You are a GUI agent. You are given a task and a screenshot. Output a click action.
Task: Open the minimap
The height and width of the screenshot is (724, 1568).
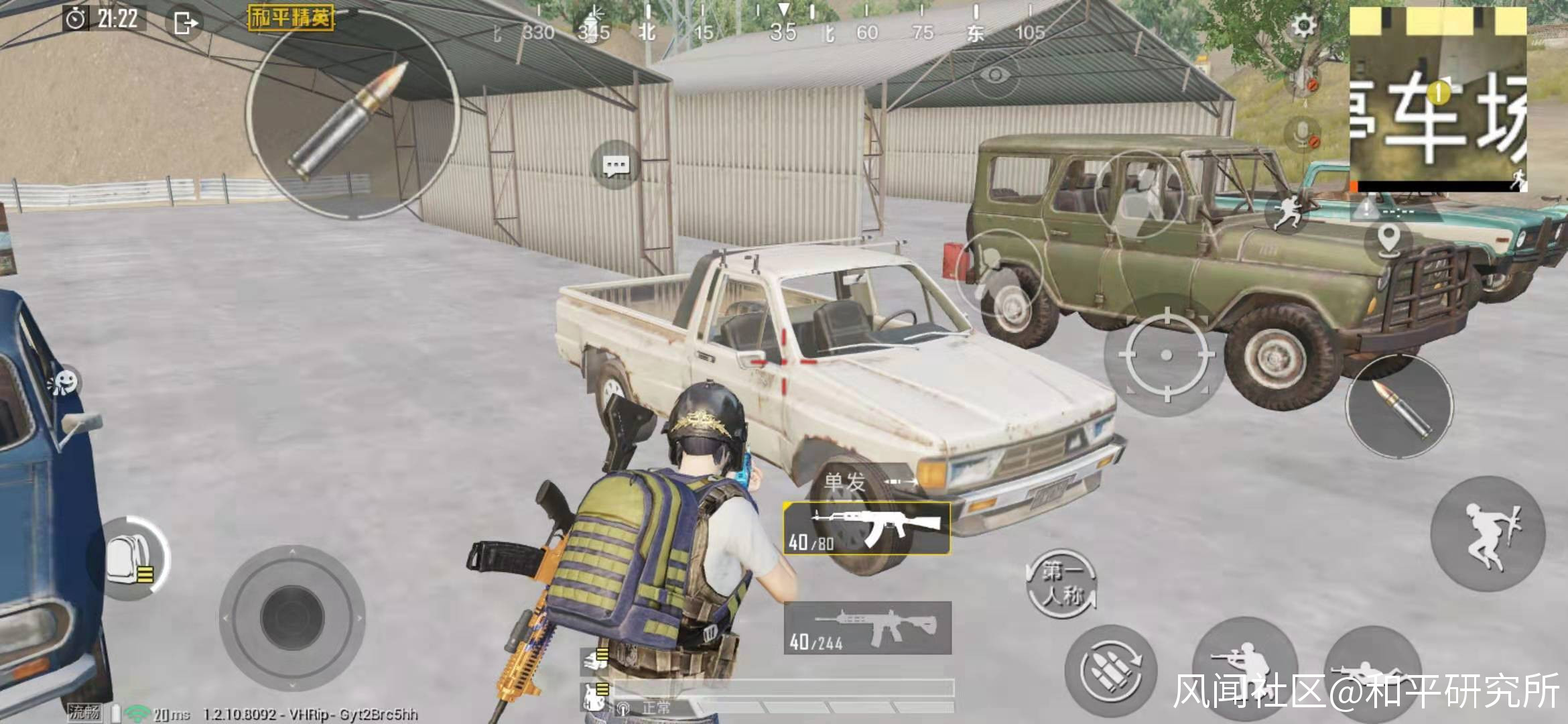pyautogui.click(x=1437, y=101)
